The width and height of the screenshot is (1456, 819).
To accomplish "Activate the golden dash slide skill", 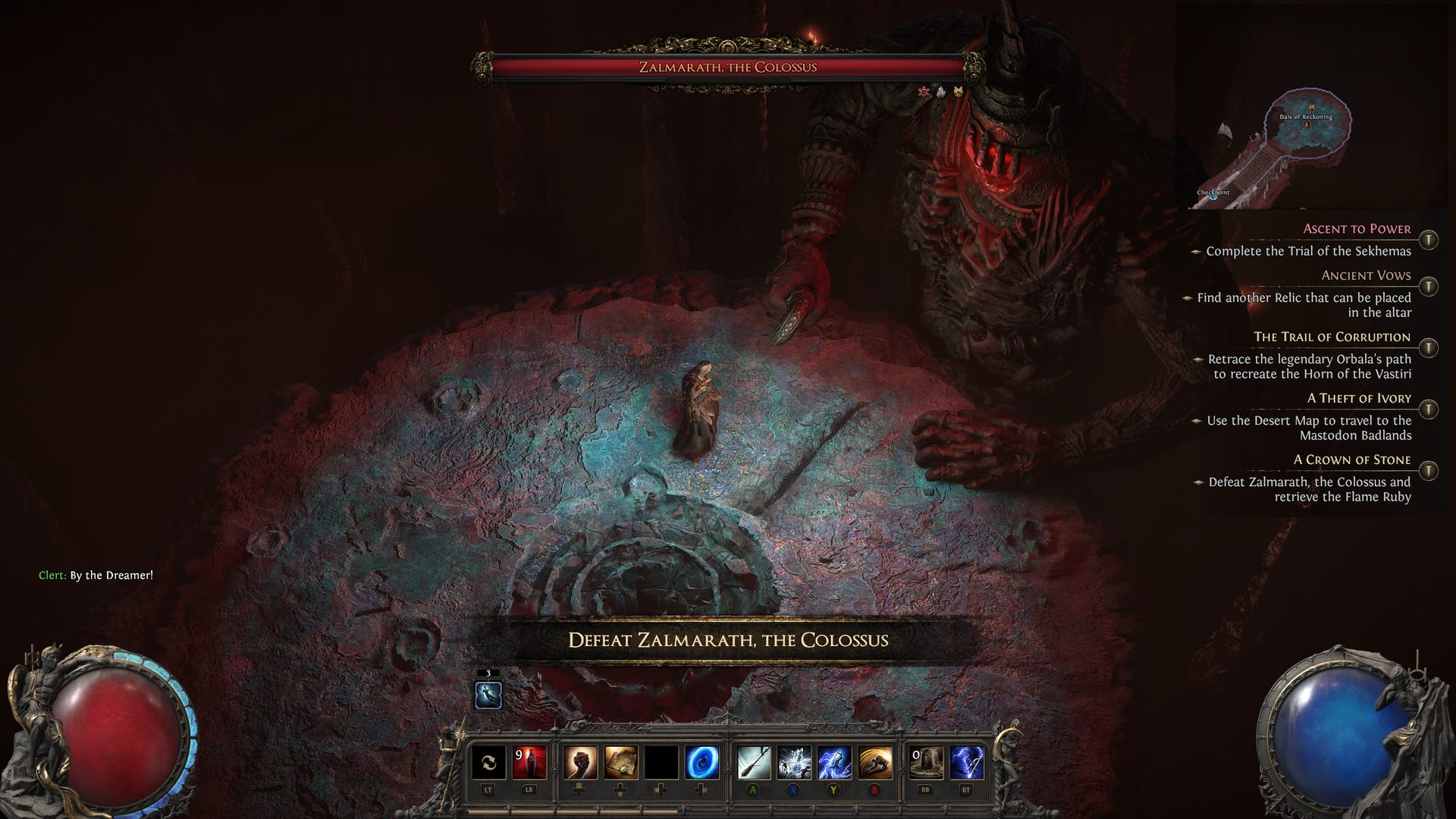I will (x=876, y=762).
